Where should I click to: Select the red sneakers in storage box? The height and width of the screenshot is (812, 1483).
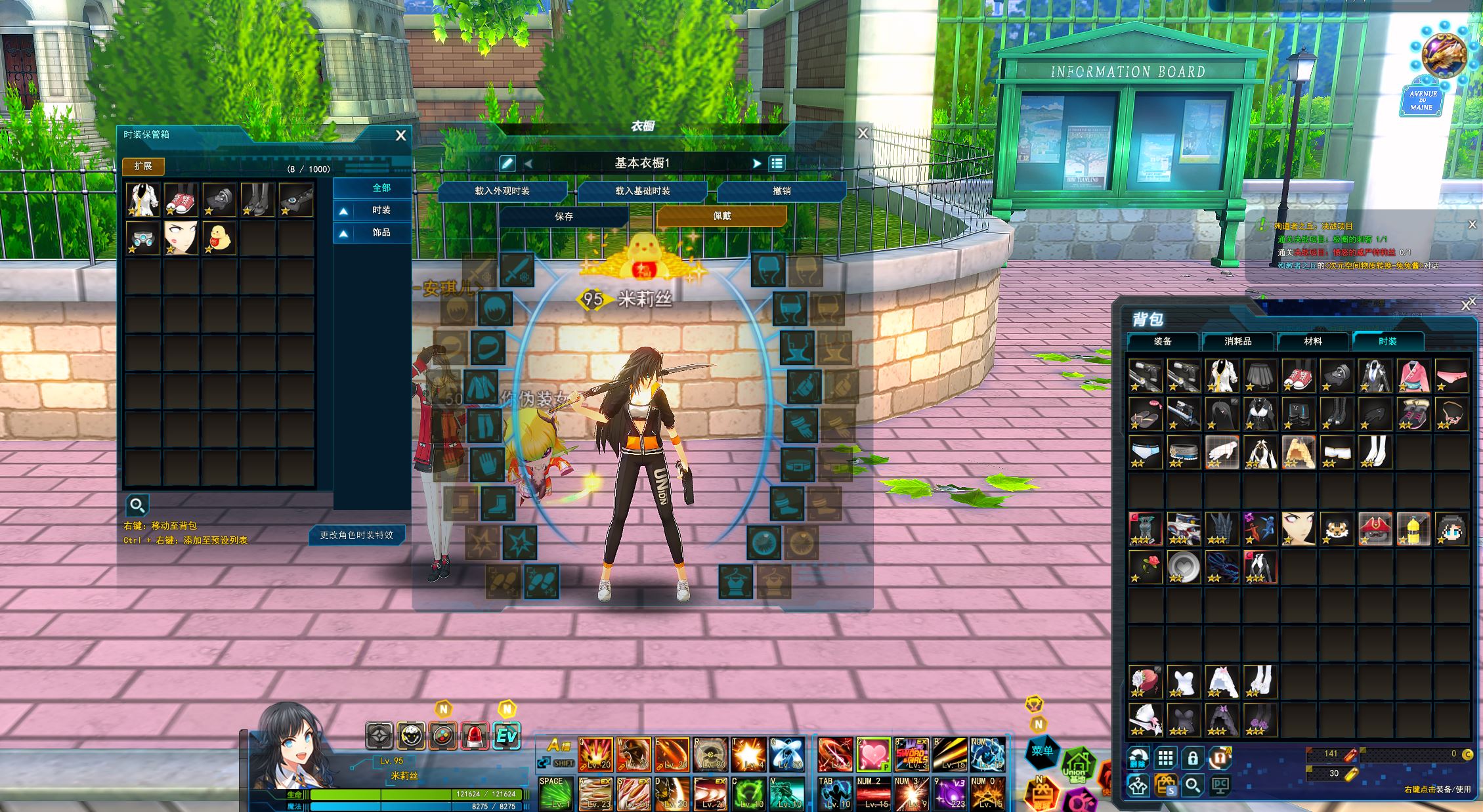(x=181, y=200)
